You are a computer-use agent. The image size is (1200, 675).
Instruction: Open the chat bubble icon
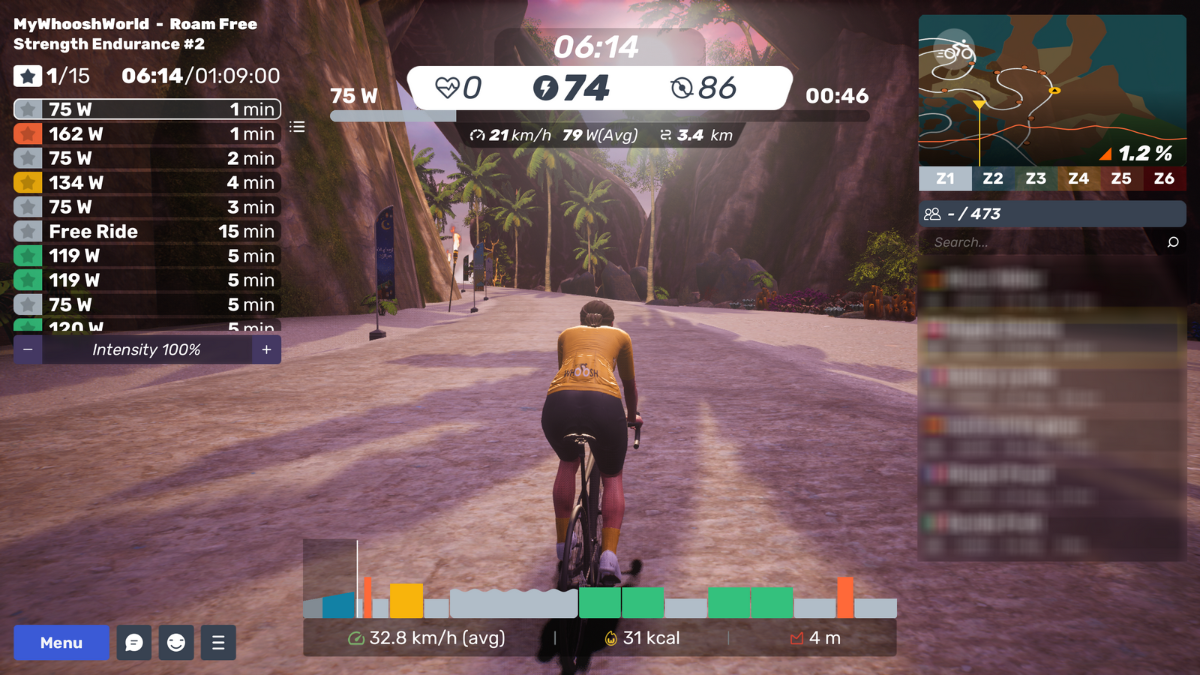(134, 643)
